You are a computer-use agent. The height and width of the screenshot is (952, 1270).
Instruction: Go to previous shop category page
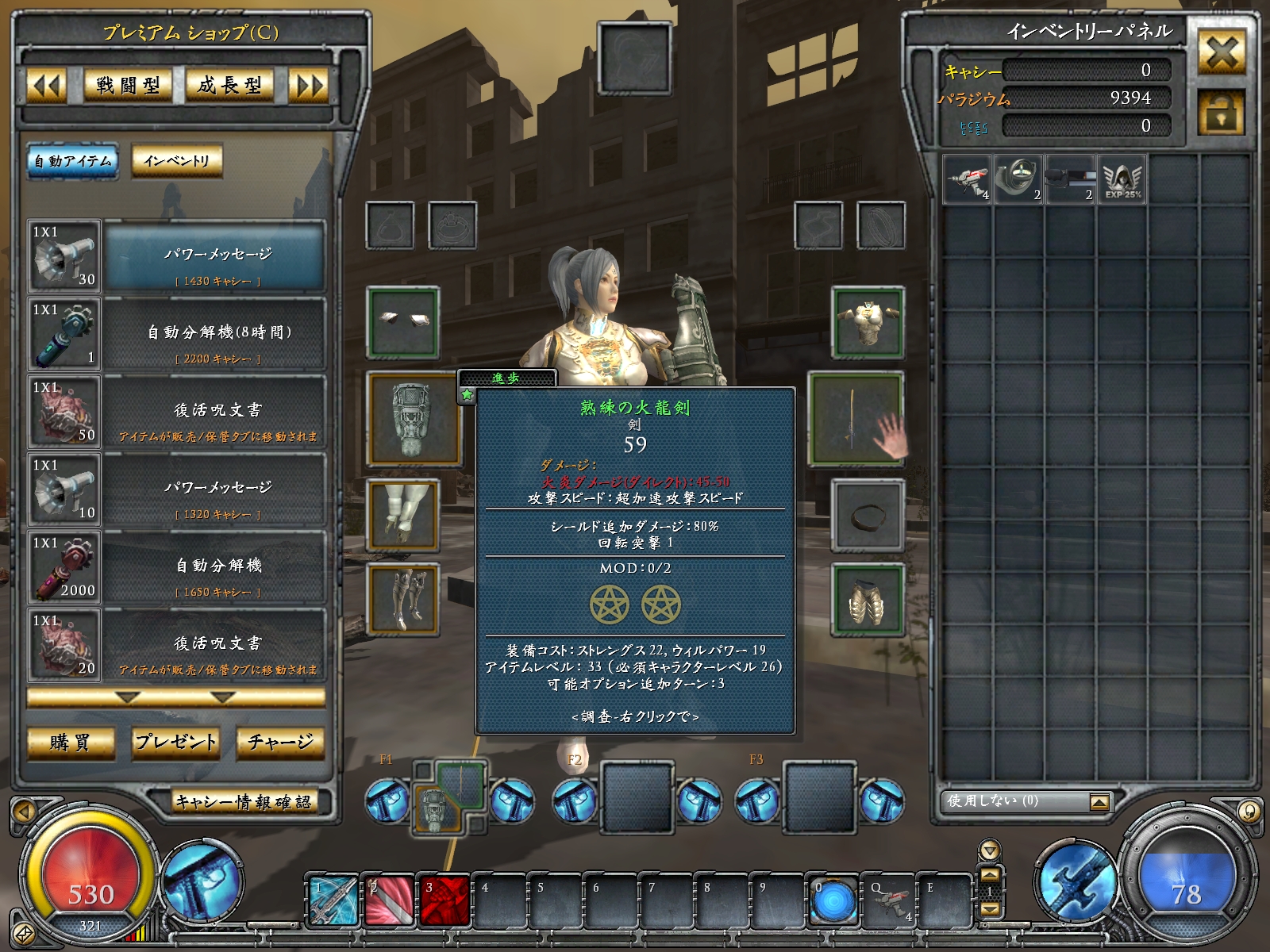[x=46, y=86]
